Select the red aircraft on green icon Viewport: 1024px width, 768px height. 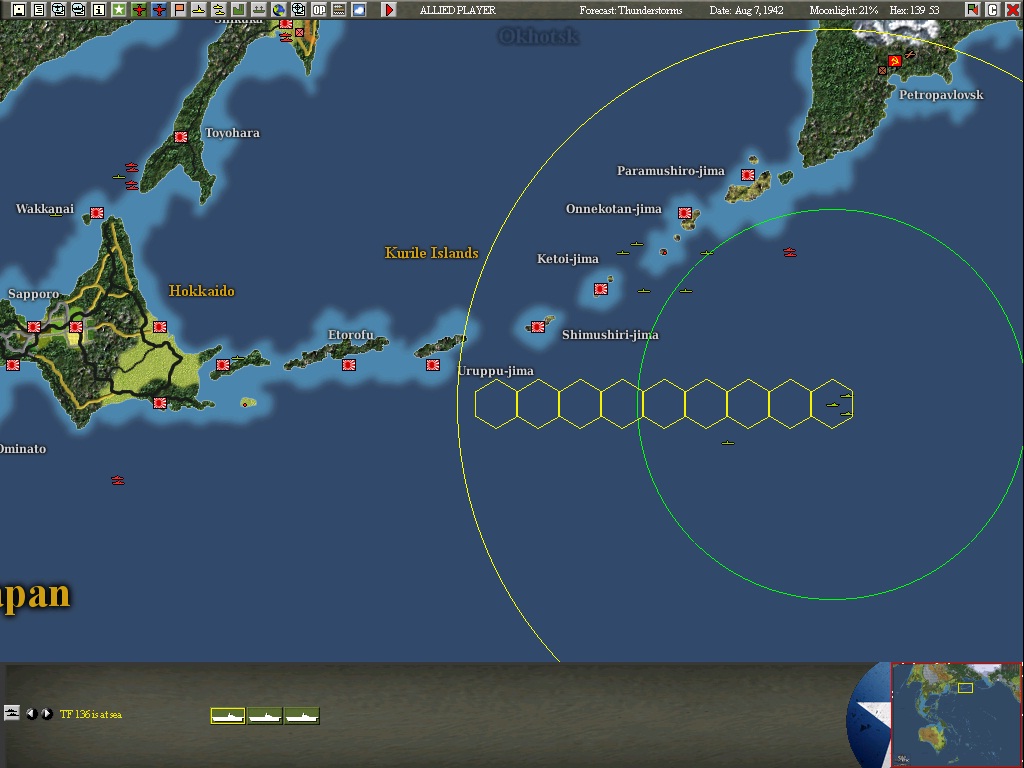pyautogui.click(x=139, y=10)
